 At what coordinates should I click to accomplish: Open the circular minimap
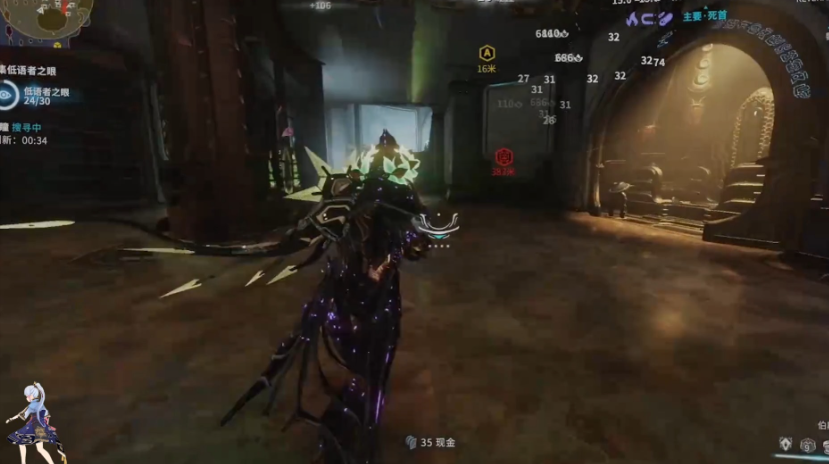tap(45, 15)
